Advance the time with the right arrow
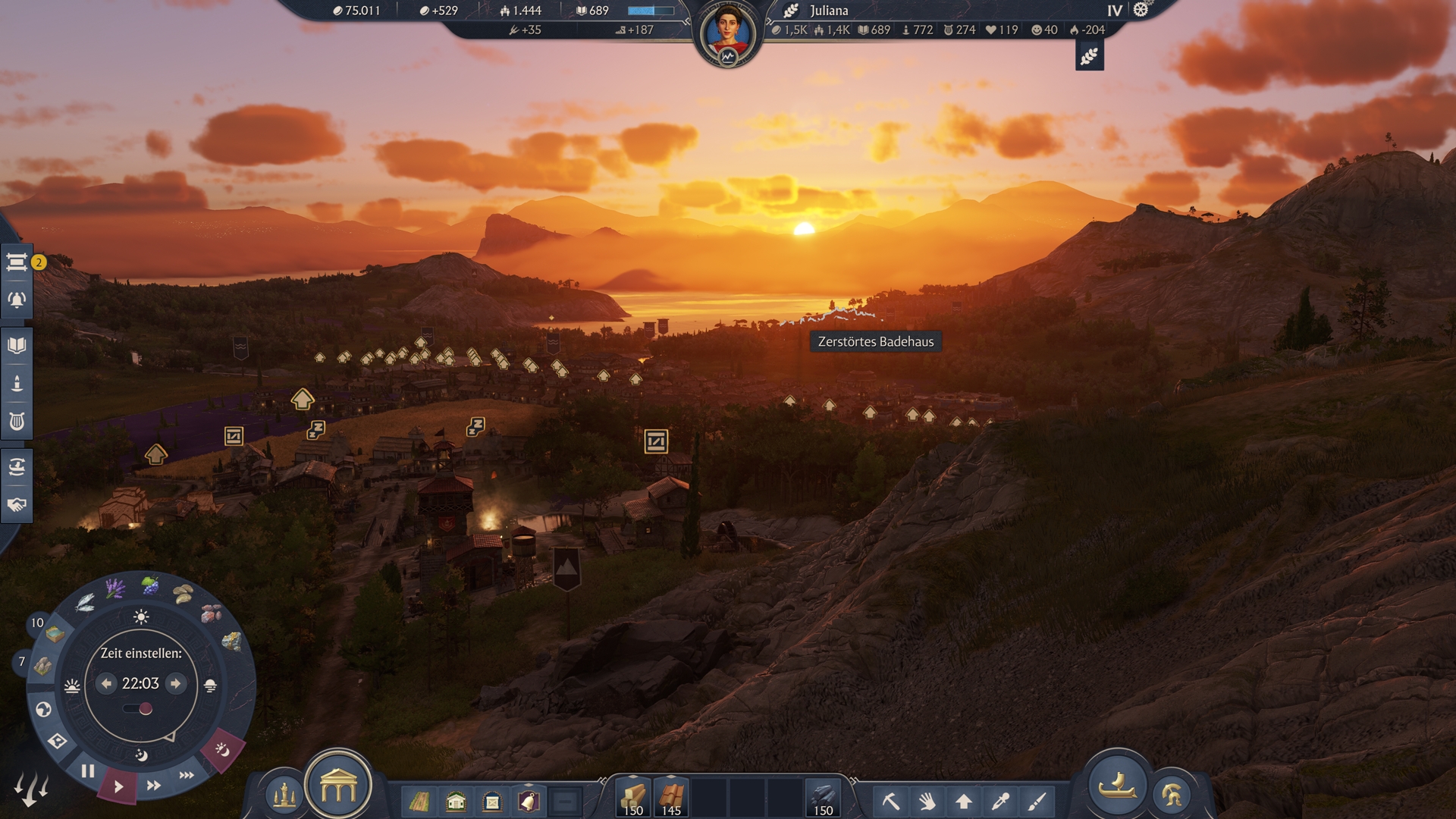 tap(176, 683)
